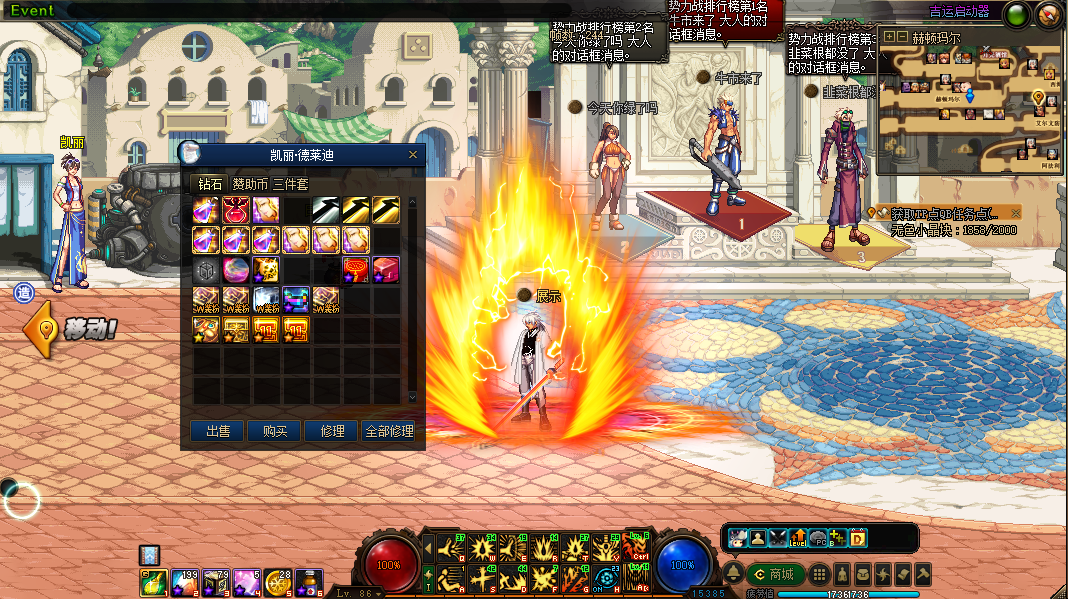Viewport: 1068px width, 599px height.
Task: Repair everything with 全部修理
Action: (389, 431)
